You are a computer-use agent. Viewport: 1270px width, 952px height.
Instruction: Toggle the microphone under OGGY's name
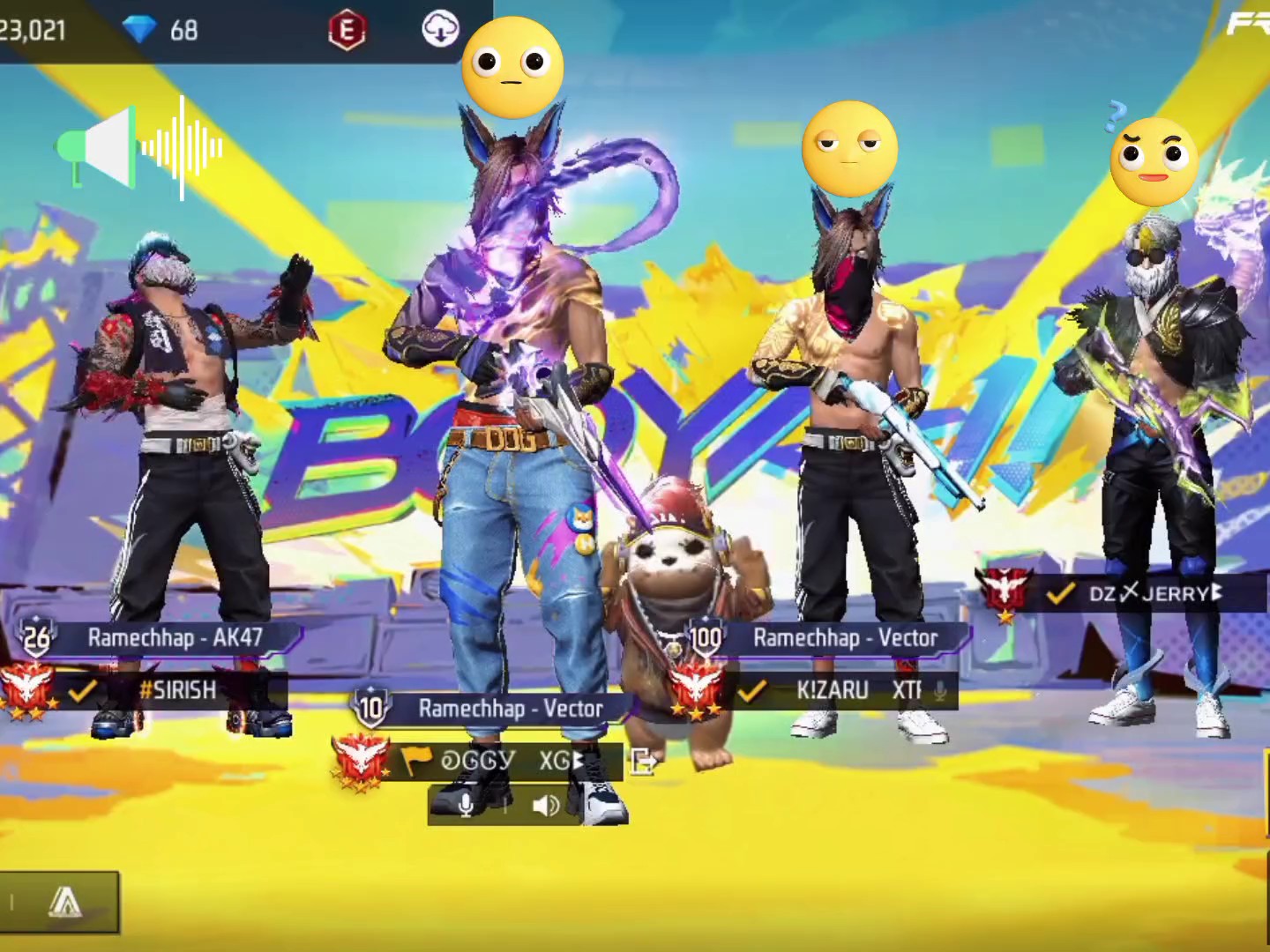click(x=467, y=804)
